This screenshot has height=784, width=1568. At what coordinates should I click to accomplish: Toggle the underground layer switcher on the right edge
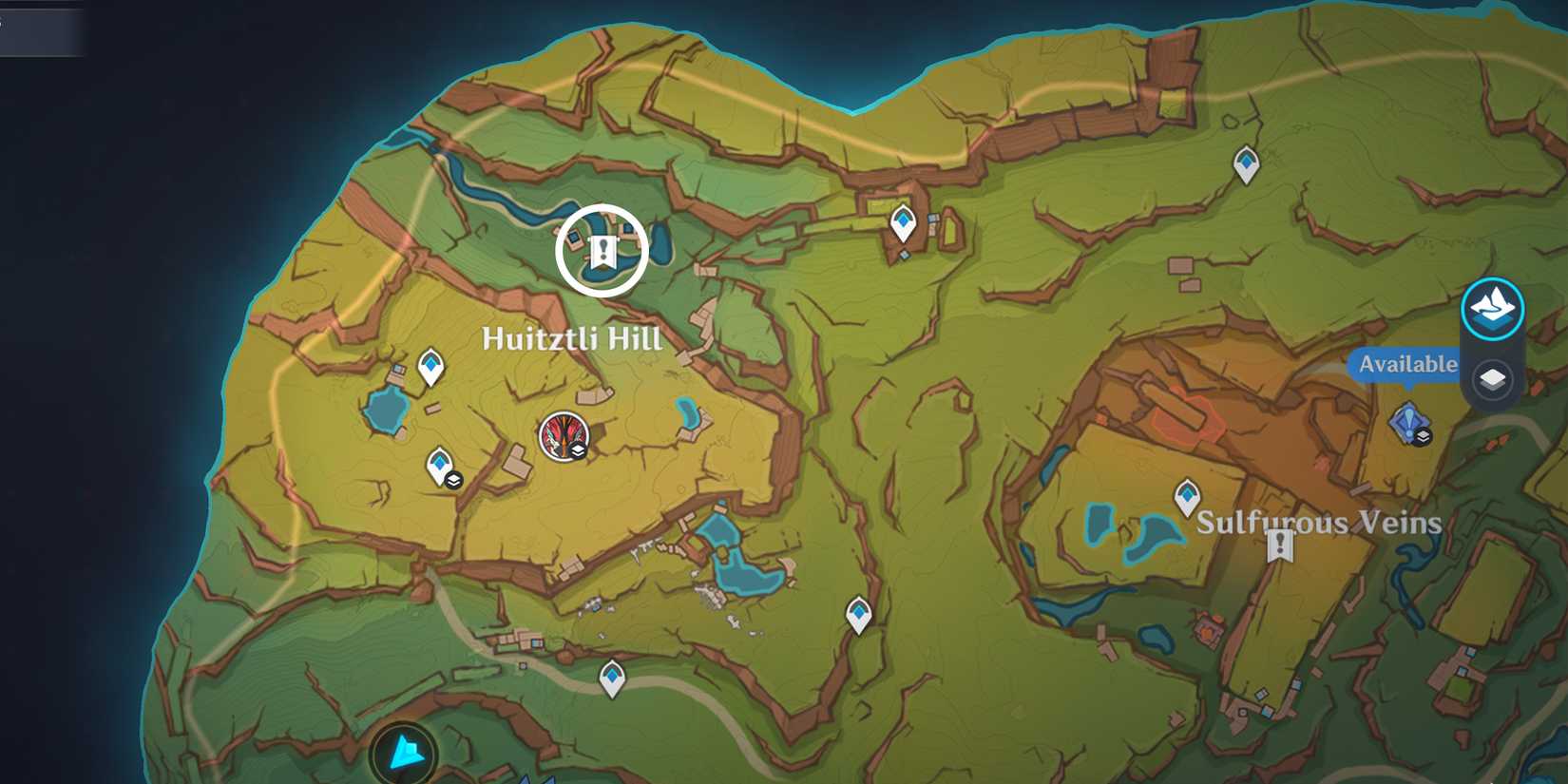pos(1492,377)
